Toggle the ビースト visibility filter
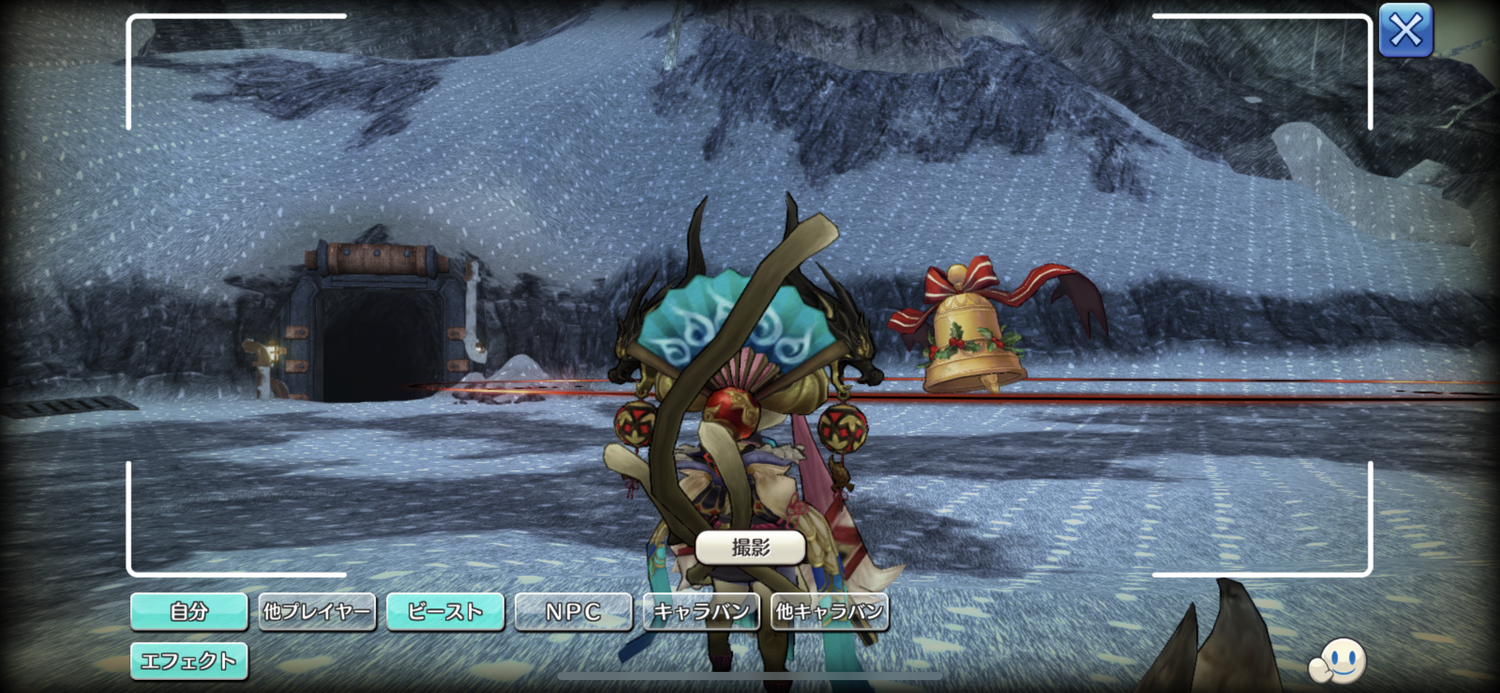Image resolution: width=1500 pixels, height=693 pixels. (445, 611)
